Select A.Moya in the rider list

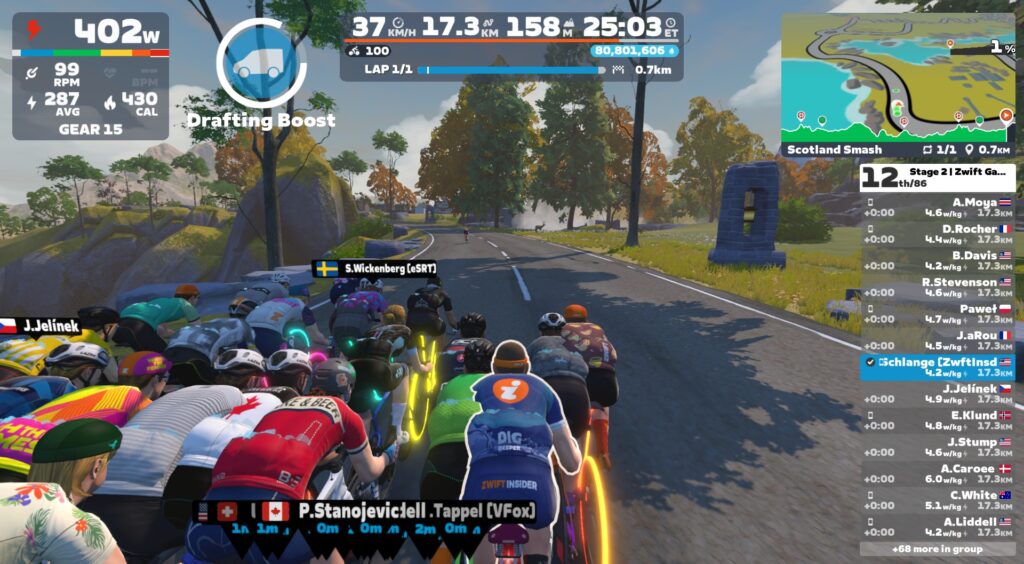coord(938,207)
